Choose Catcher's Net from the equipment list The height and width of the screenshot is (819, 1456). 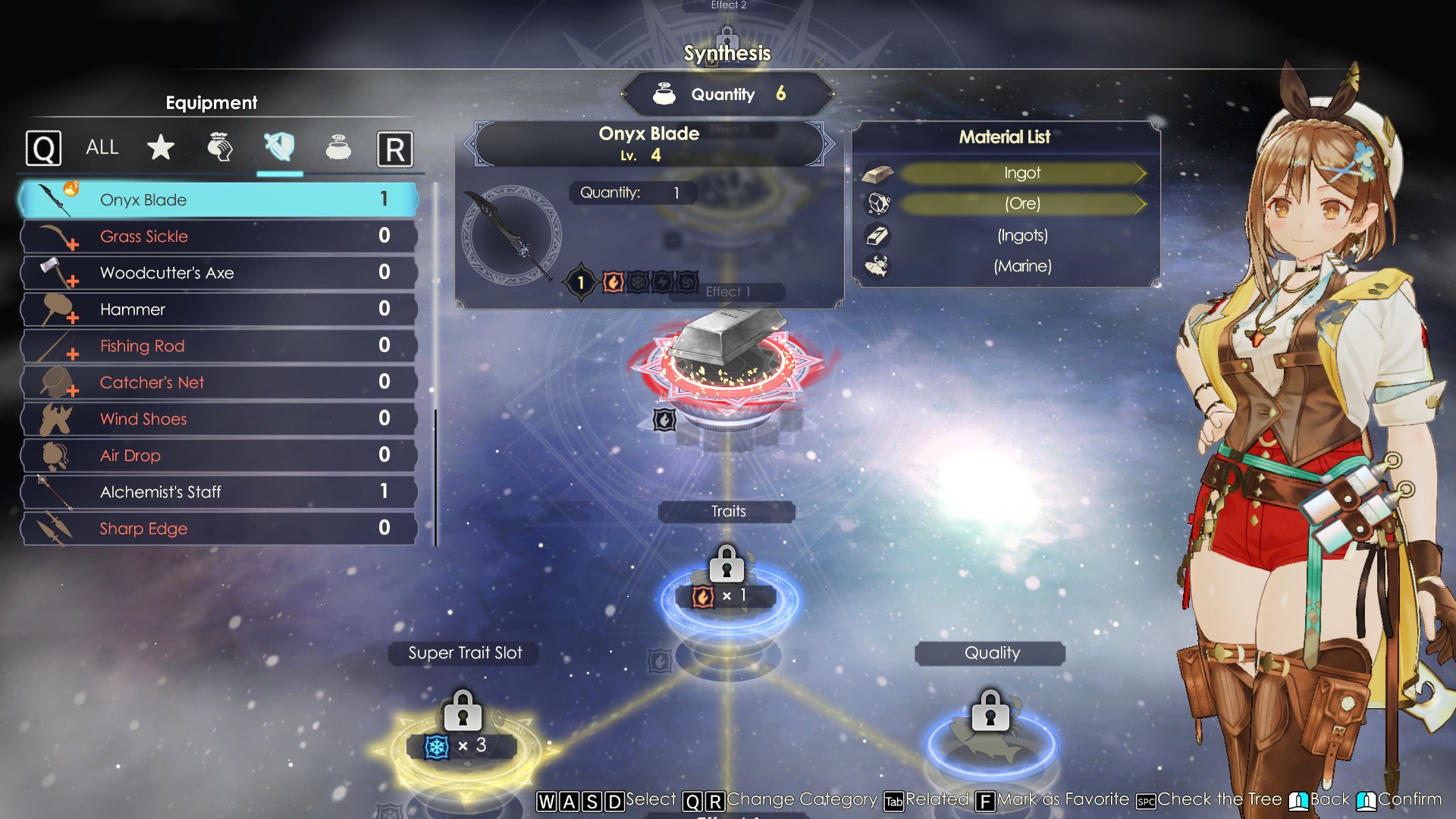[x=218, y=382]
